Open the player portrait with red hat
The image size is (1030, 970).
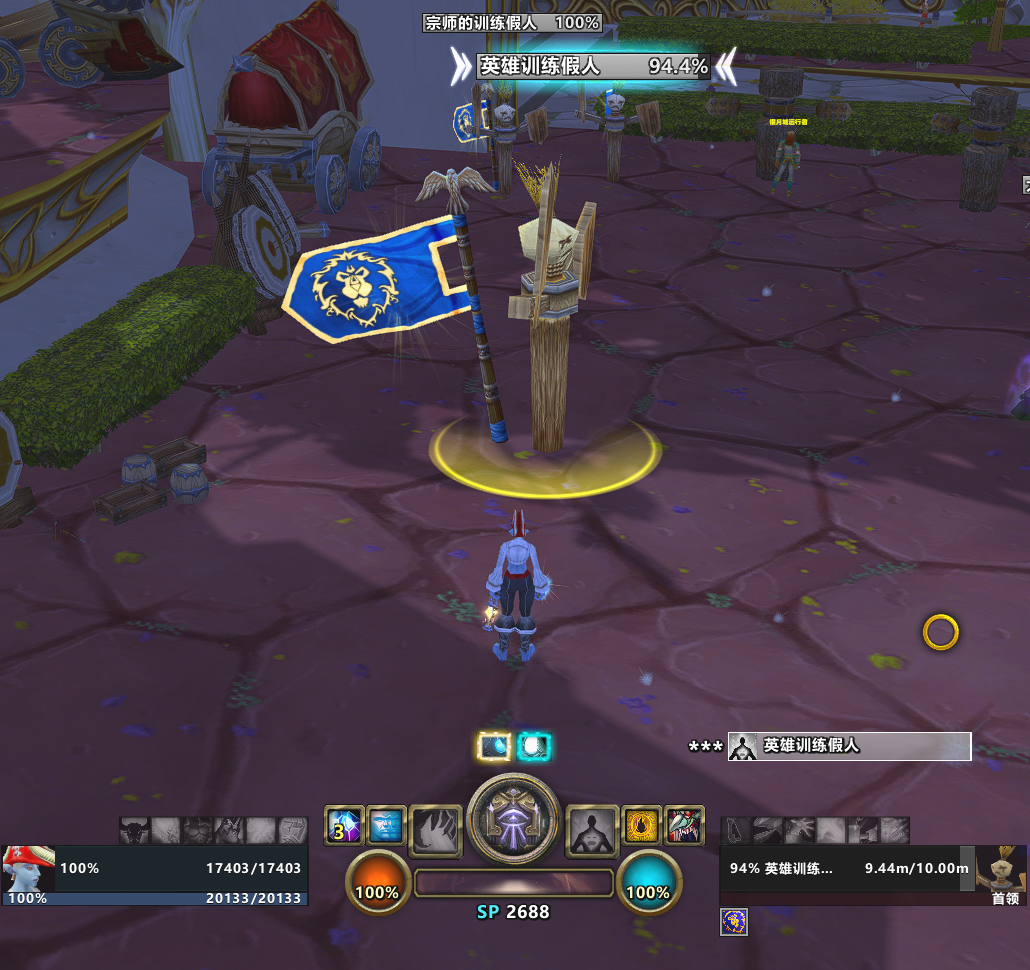tap(28, 868)
